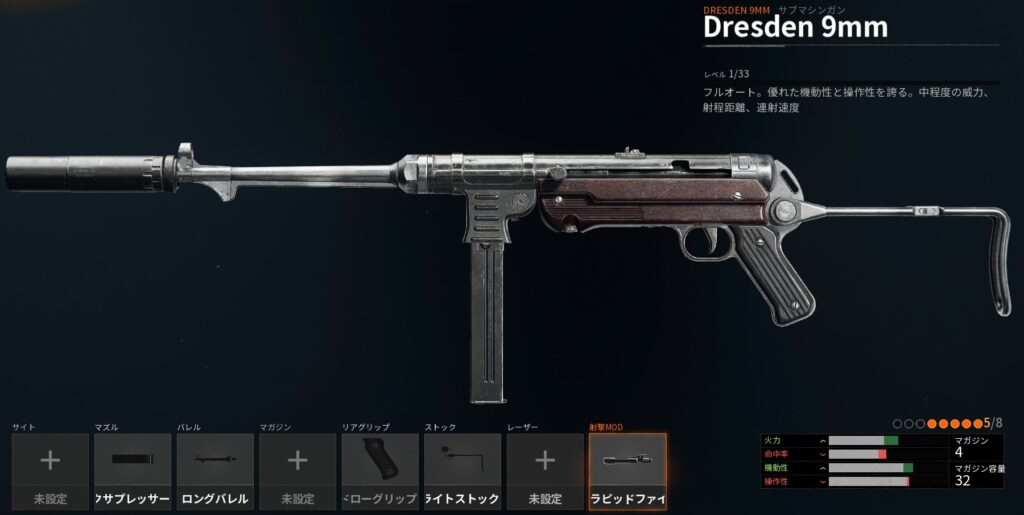Select the 射撃MOD rapid fire slot
Viewport: 1024px width, 515px height.
(627, 471)
